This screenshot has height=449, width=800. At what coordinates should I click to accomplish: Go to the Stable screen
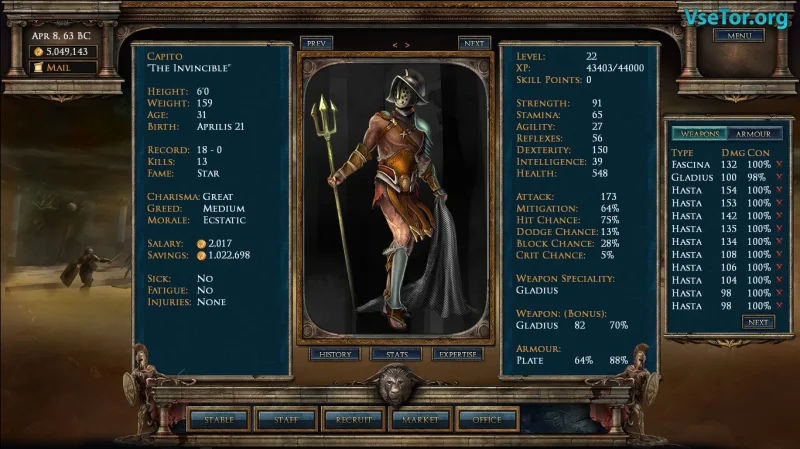219,420
